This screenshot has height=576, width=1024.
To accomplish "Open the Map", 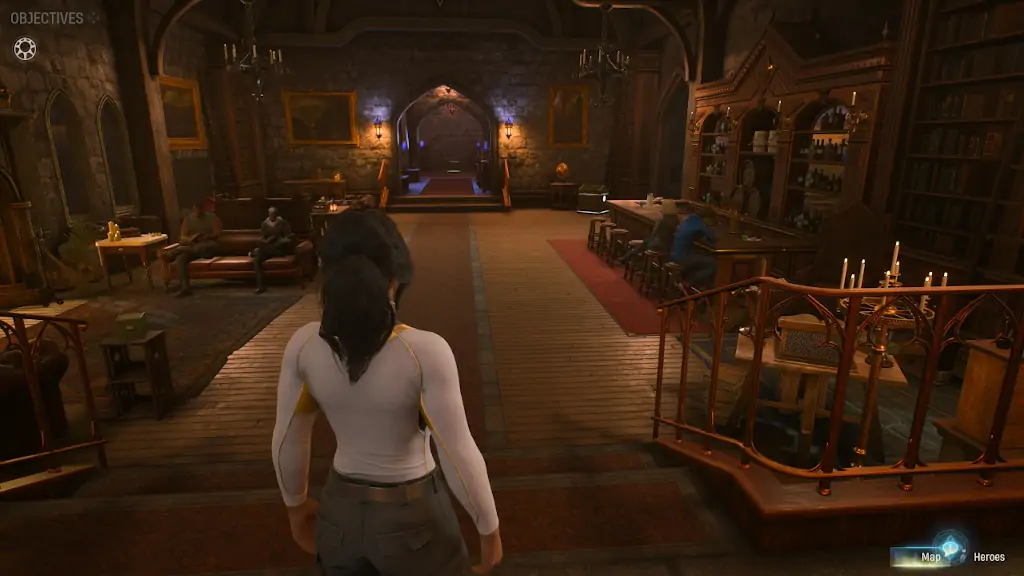I will tap(929, 557).
